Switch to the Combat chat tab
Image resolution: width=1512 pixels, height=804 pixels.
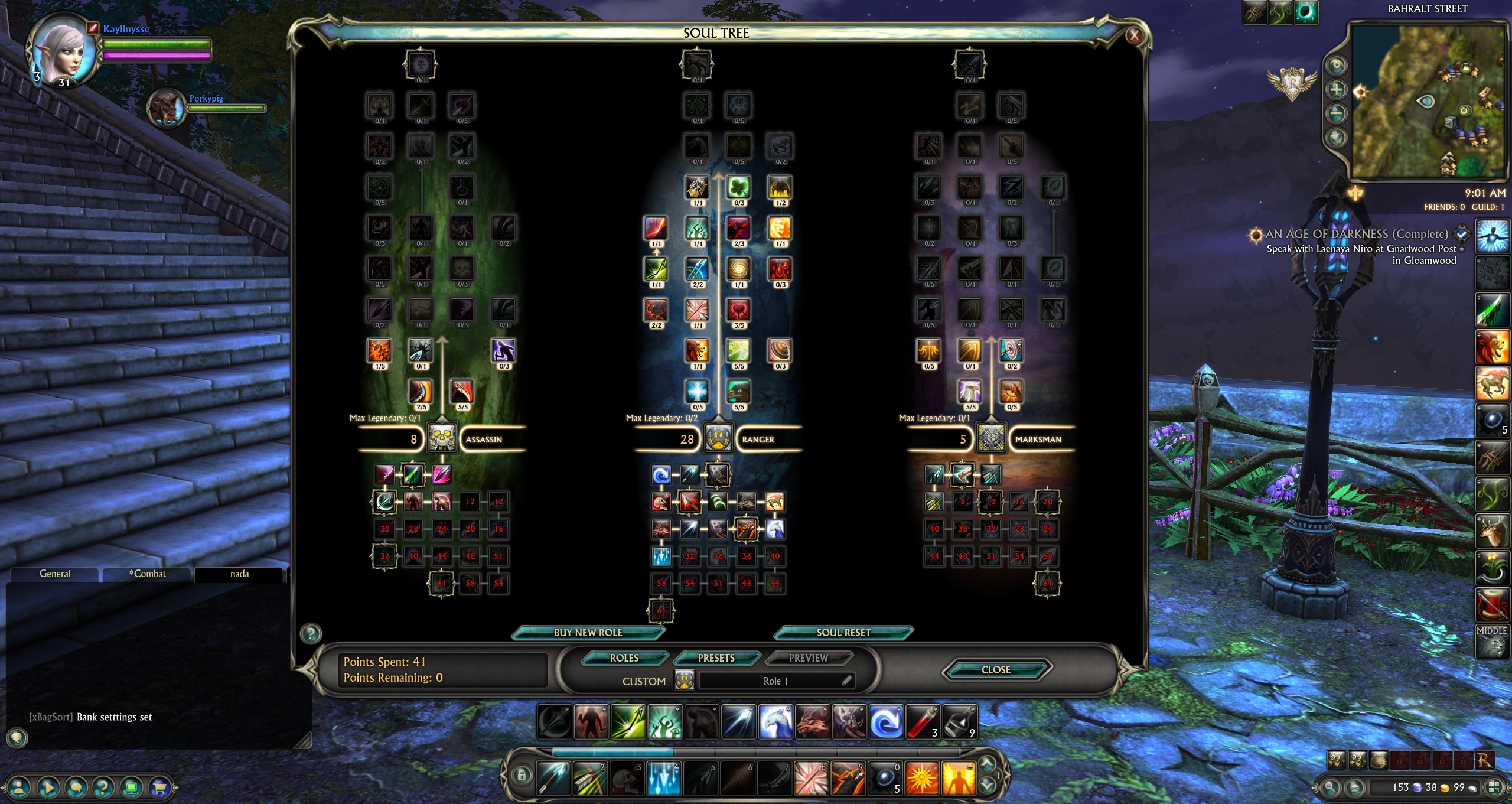(x=147, y=574)
